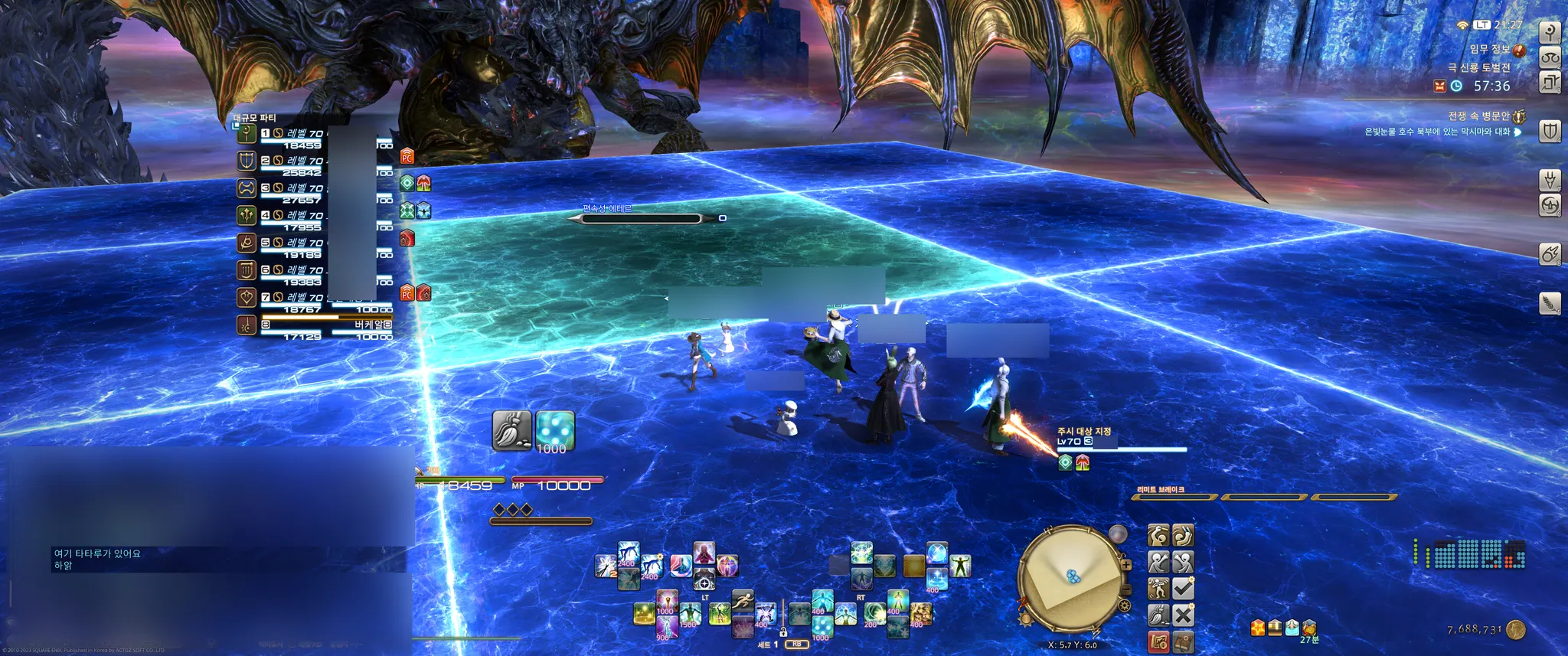Use the broom action beside the minimap
Viewport: 1568px width, 656px height.
[1158, 615]
